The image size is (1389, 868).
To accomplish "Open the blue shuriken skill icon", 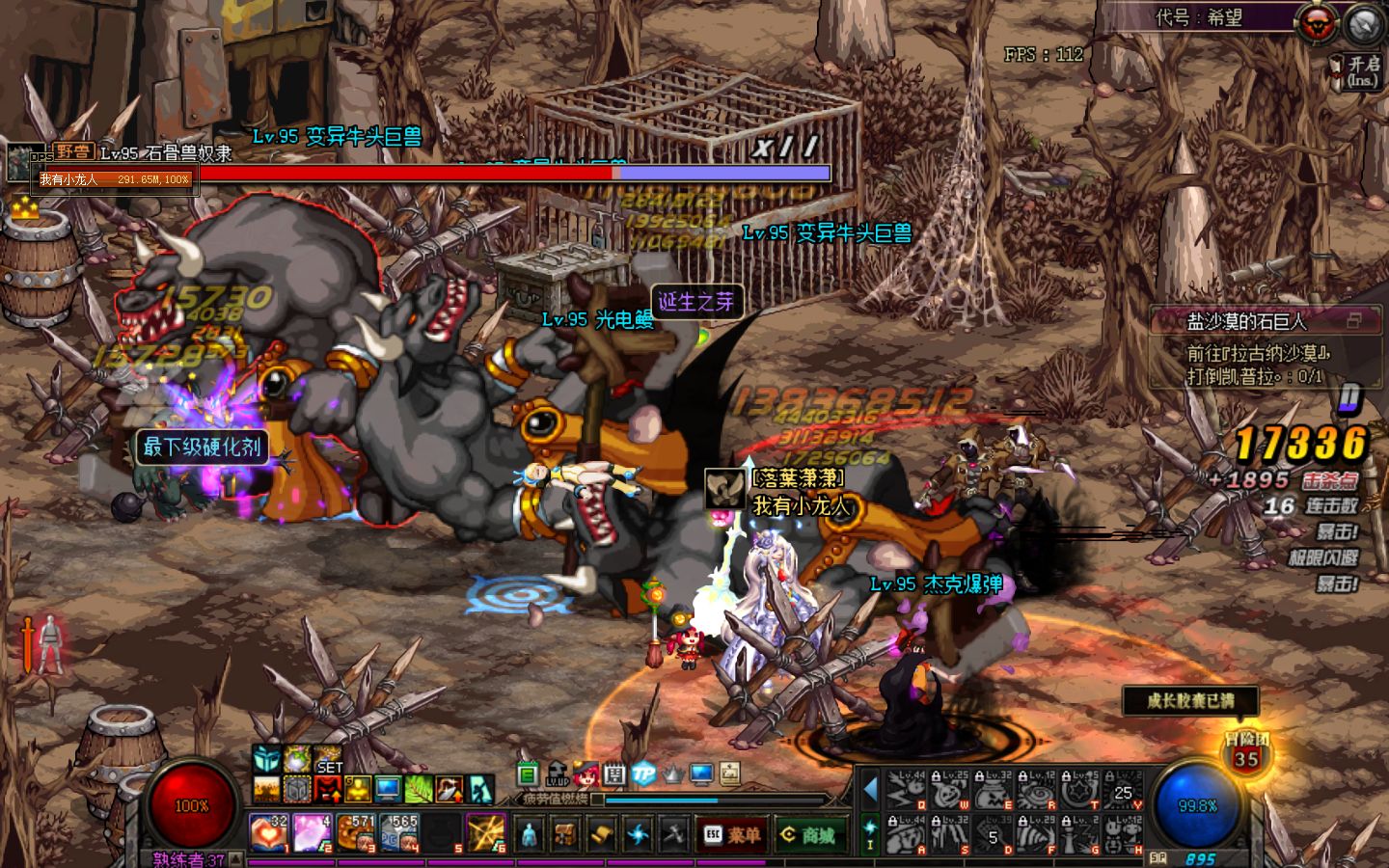I will tap(638, 833).
